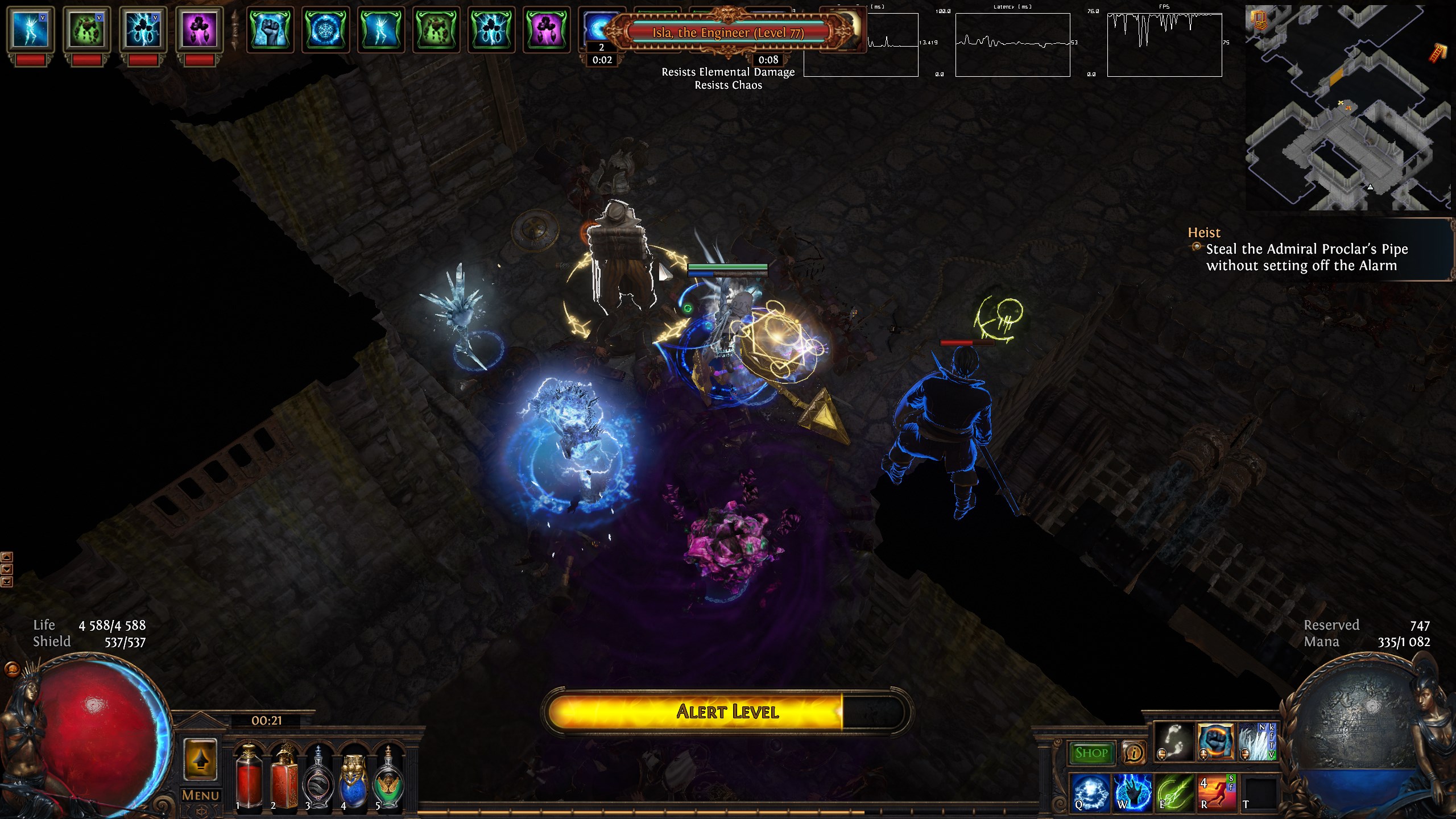Click the Heist objective tracker text
This screenshot has width=1456, height=819.
coord(1301,257)
